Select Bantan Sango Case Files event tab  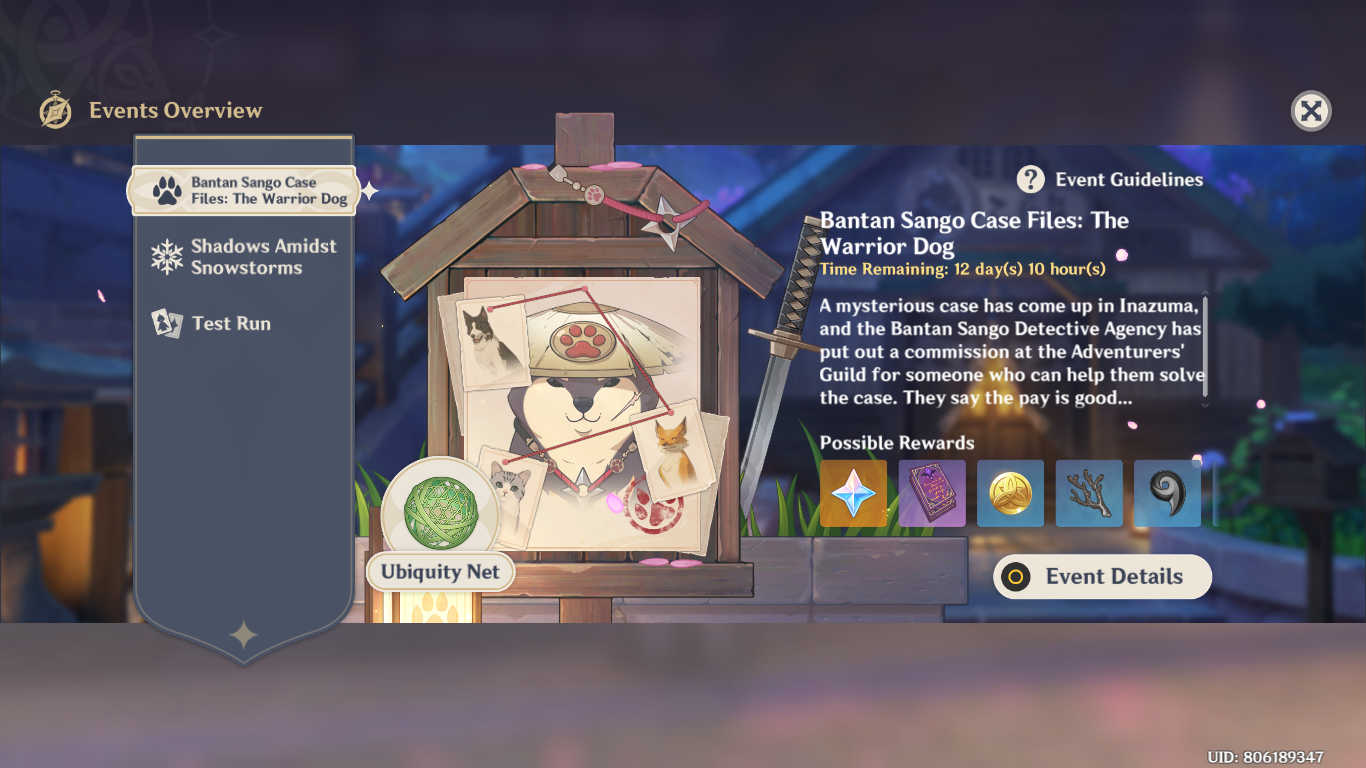pos(244,191)
